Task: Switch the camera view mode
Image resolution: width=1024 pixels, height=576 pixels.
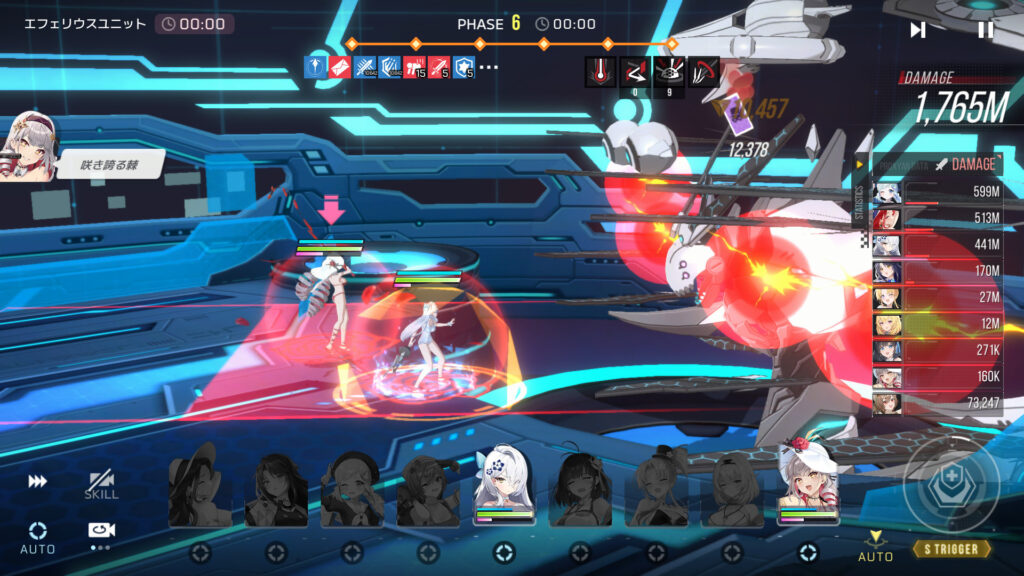Action: 100,532
